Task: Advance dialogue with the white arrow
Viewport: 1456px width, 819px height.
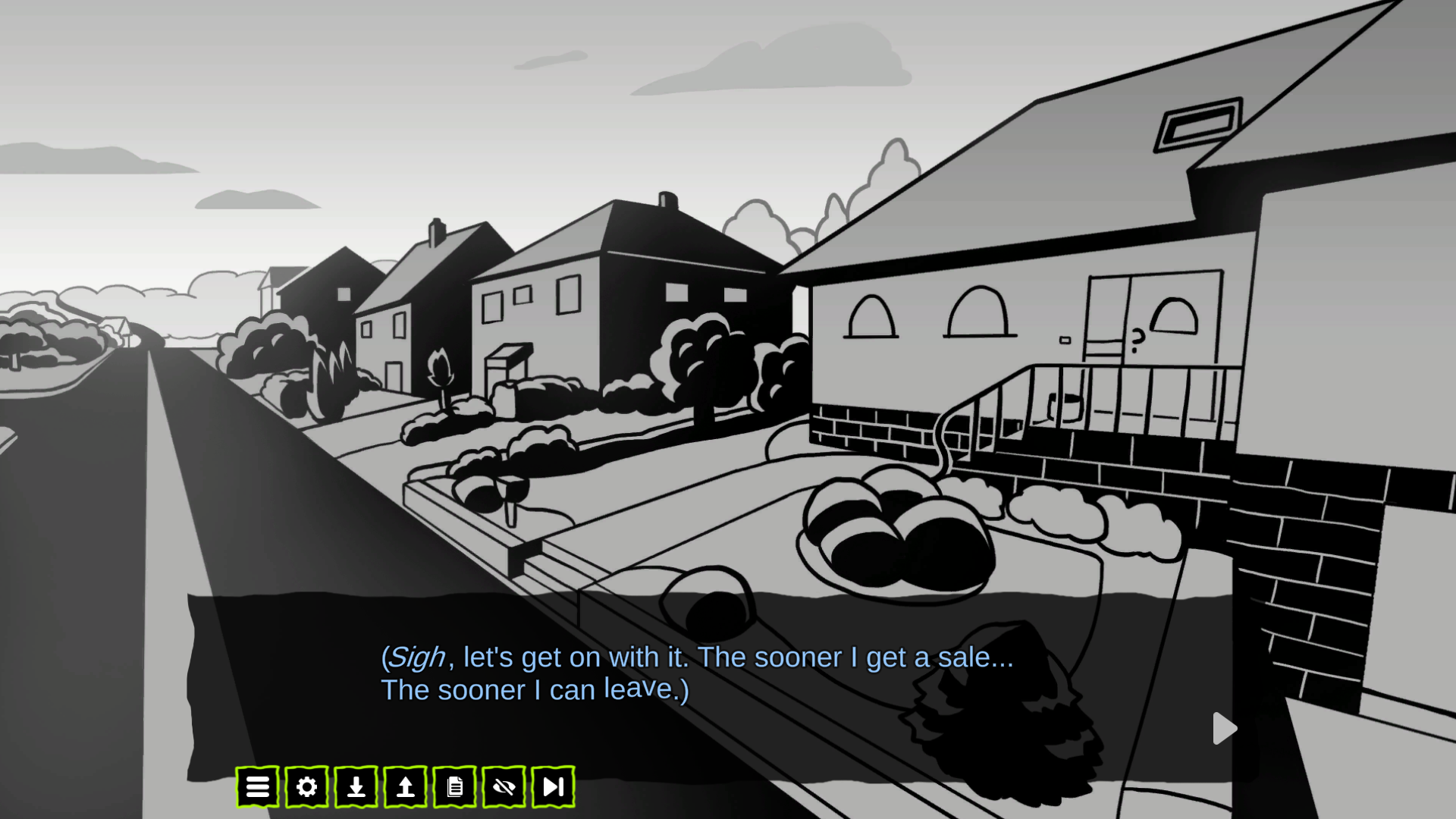Action: tap(1224, 729)
